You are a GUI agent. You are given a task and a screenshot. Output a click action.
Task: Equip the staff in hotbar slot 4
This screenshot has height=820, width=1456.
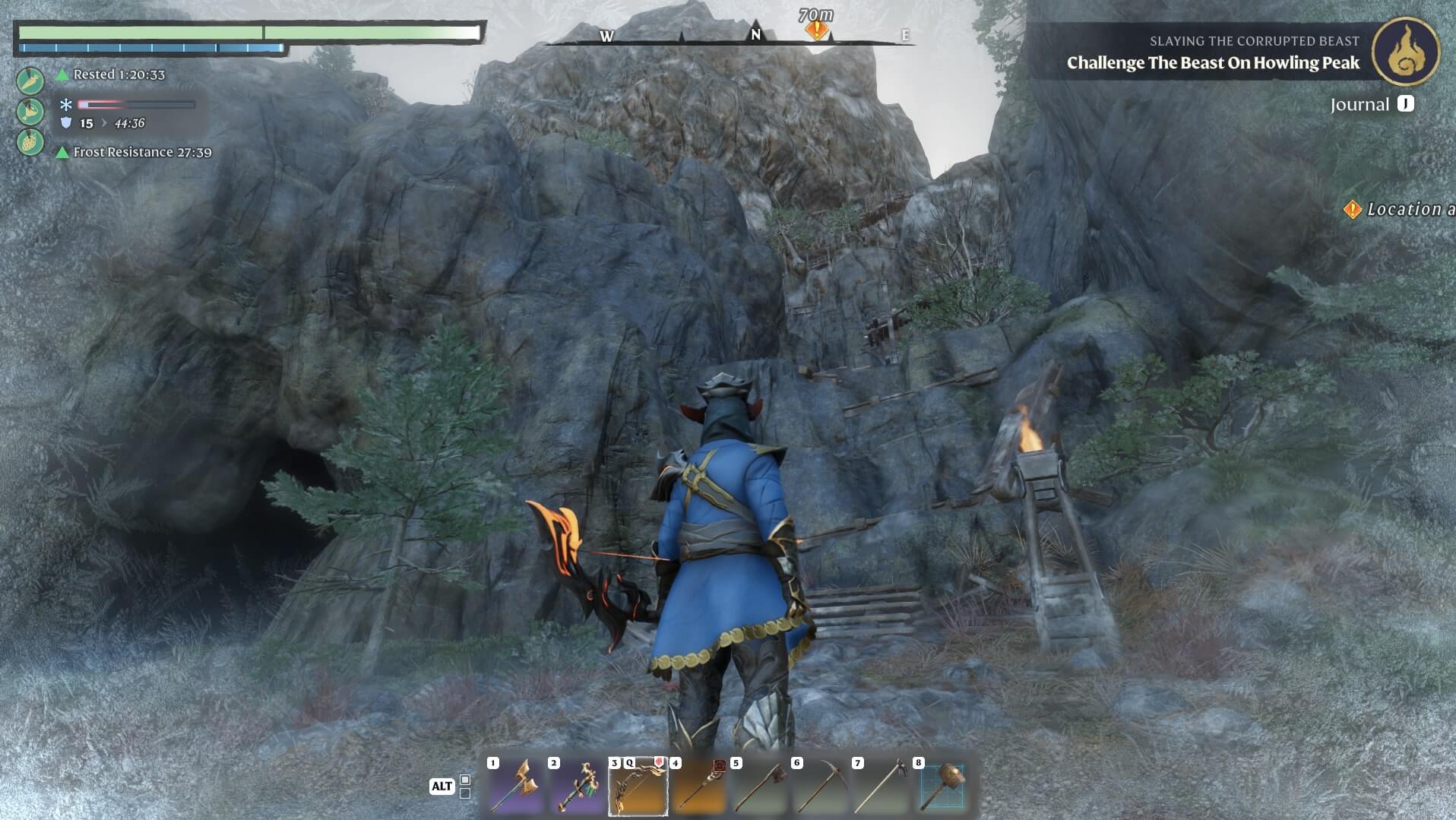coord(698,787)
